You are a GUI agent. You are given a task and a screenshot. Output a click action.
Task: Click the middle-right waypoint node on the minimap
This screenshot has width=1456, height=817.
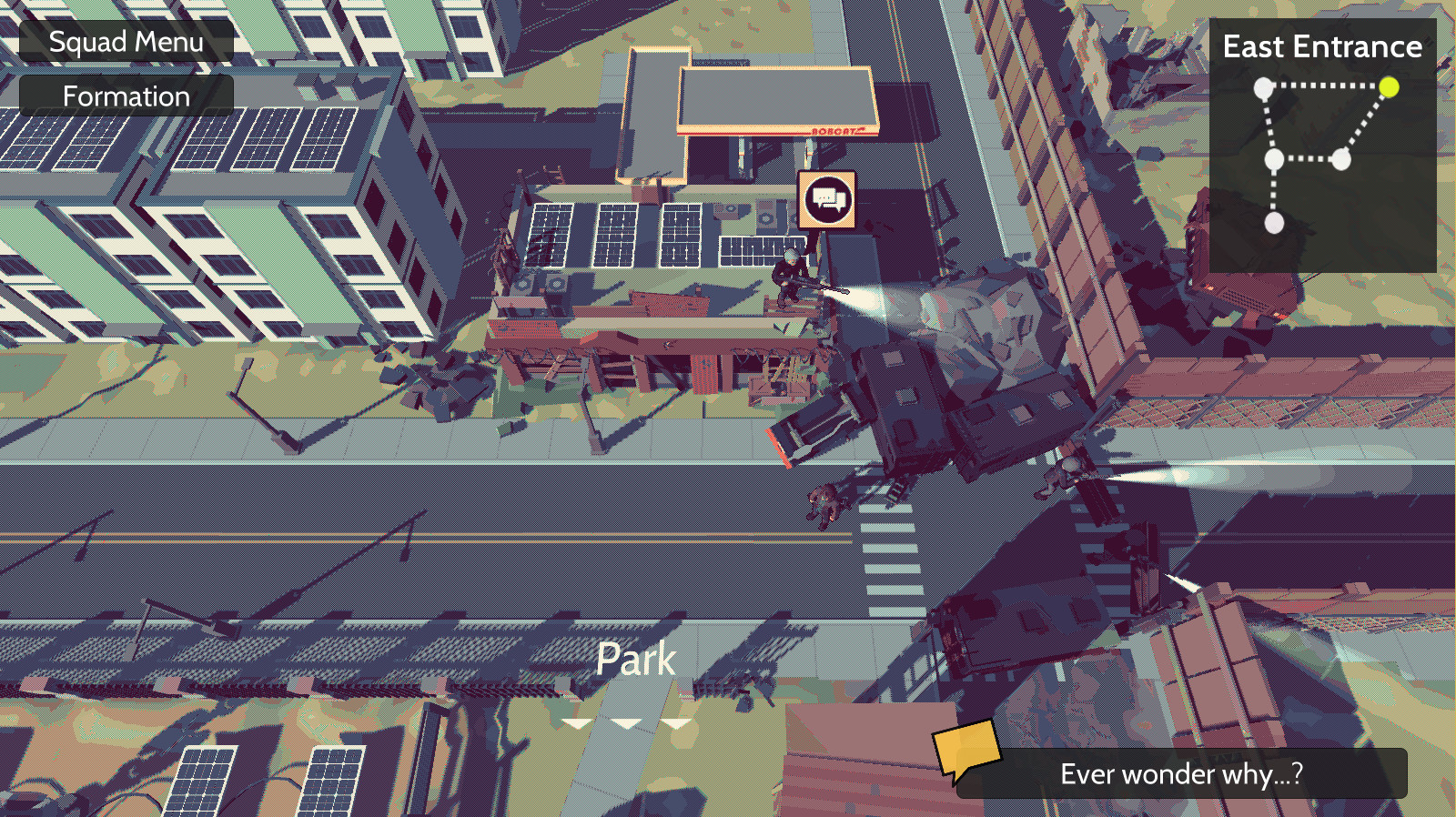tap(1340, 161)
